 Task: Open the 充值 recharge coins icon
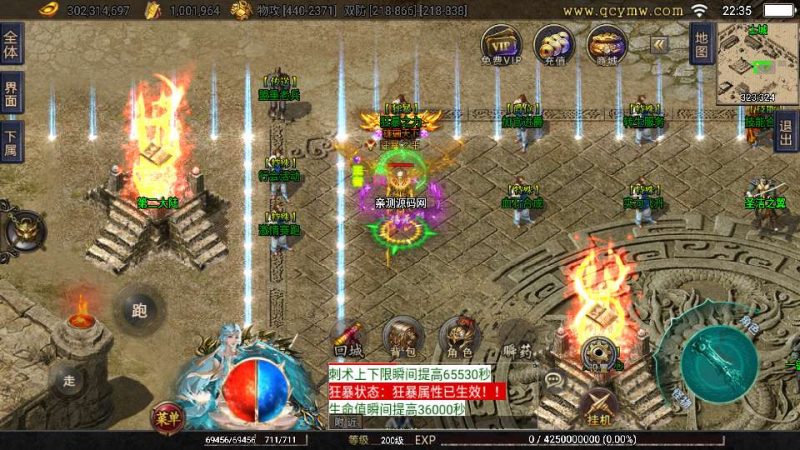(553, 44)
